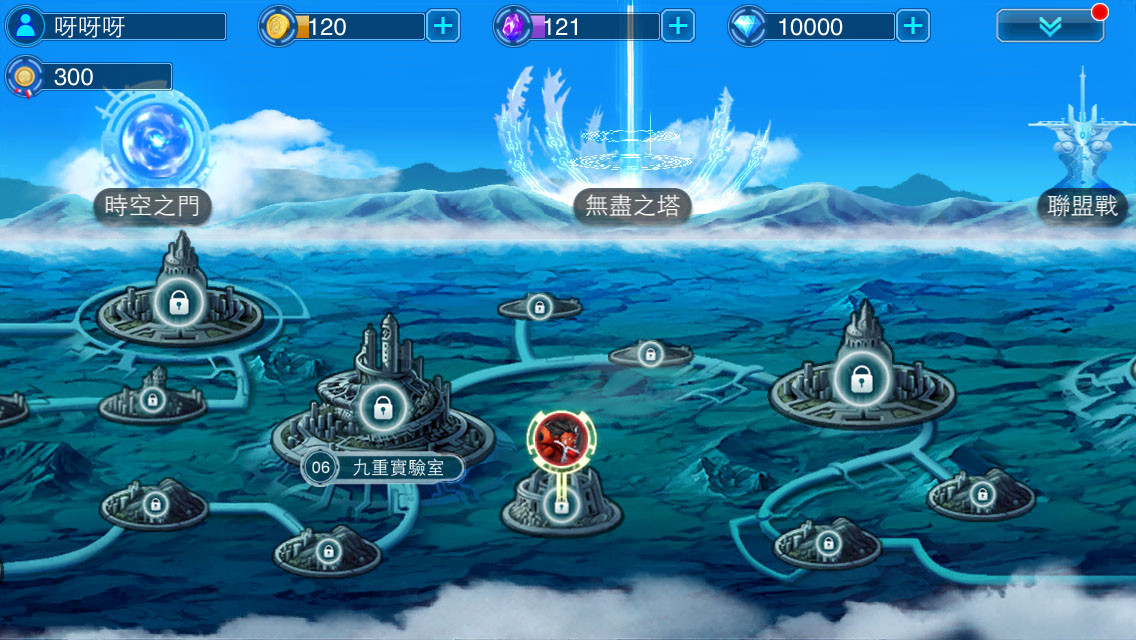Image resolution: width=1136 pixels, height=640 pixels.
Task: Expand the dropdown menu with red dot
Action: [x=1050, y=27]
